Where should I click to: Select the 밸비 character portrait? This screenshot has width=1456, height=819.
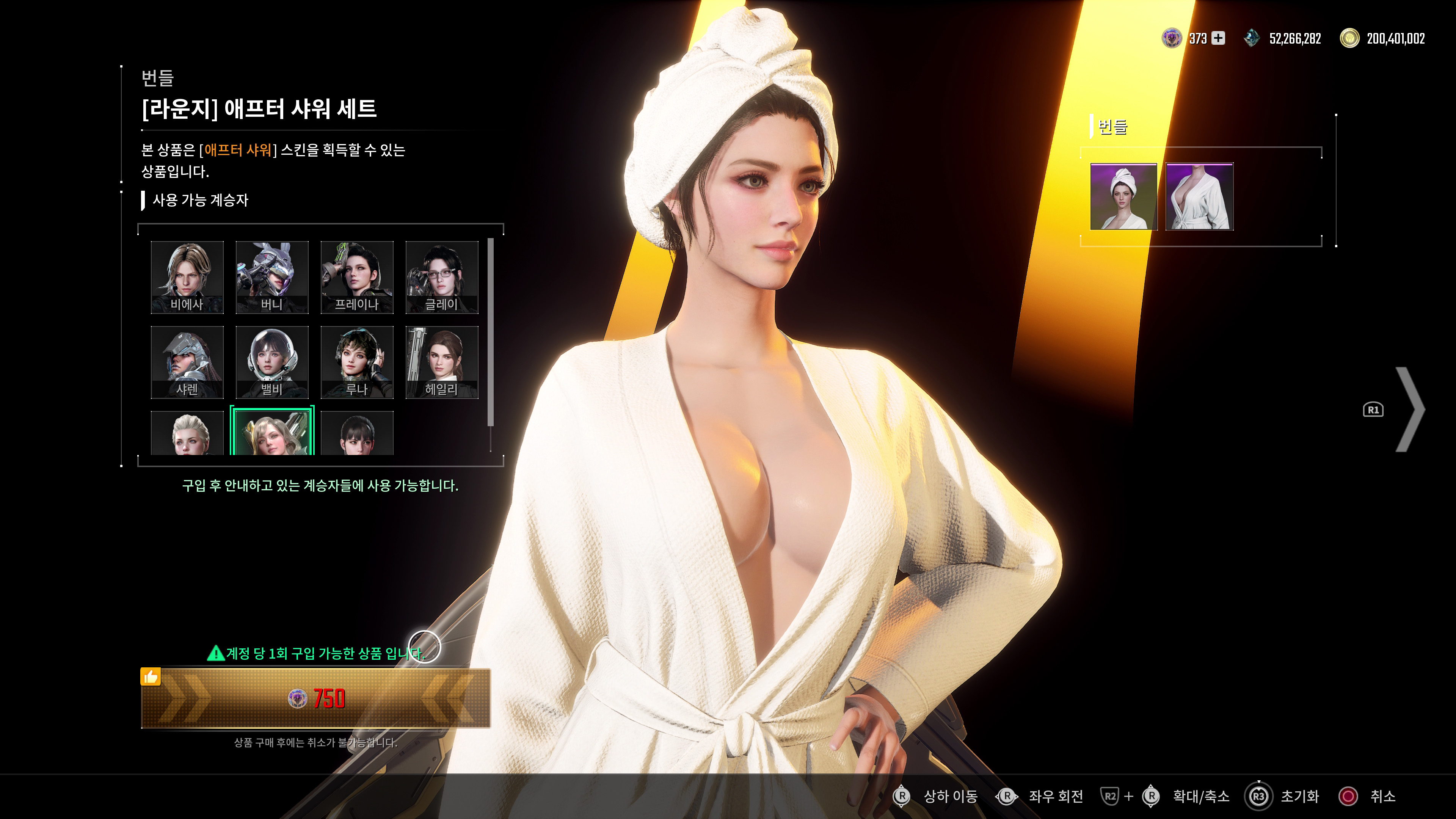(272, 361)
